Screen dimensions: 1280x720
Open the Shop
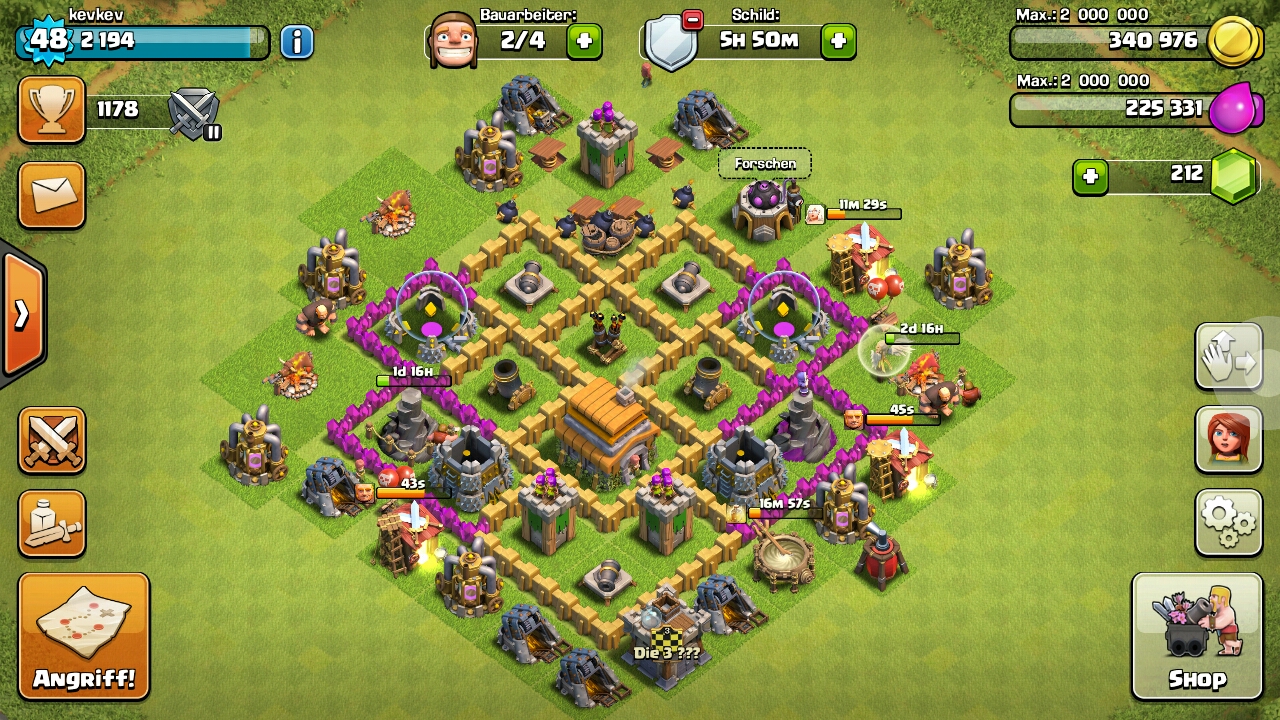click(1197, 636)
